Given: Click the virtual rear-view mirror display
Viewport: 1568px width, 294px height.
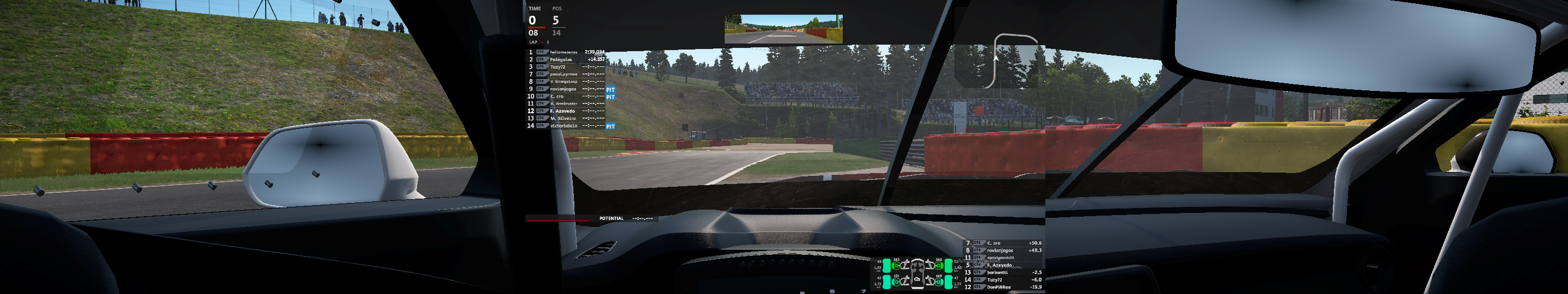Looking at the screenshot, I should click(783, 29).
